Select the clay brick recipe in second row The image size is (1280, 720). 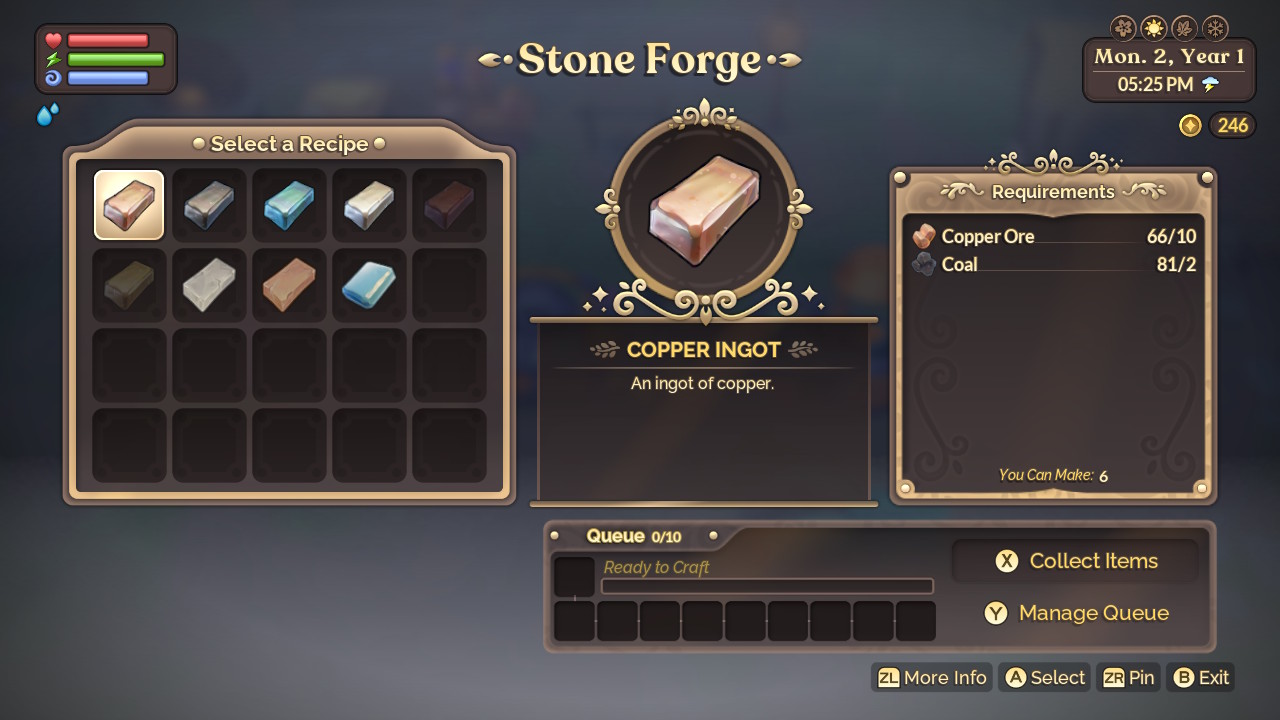(288, 284)
